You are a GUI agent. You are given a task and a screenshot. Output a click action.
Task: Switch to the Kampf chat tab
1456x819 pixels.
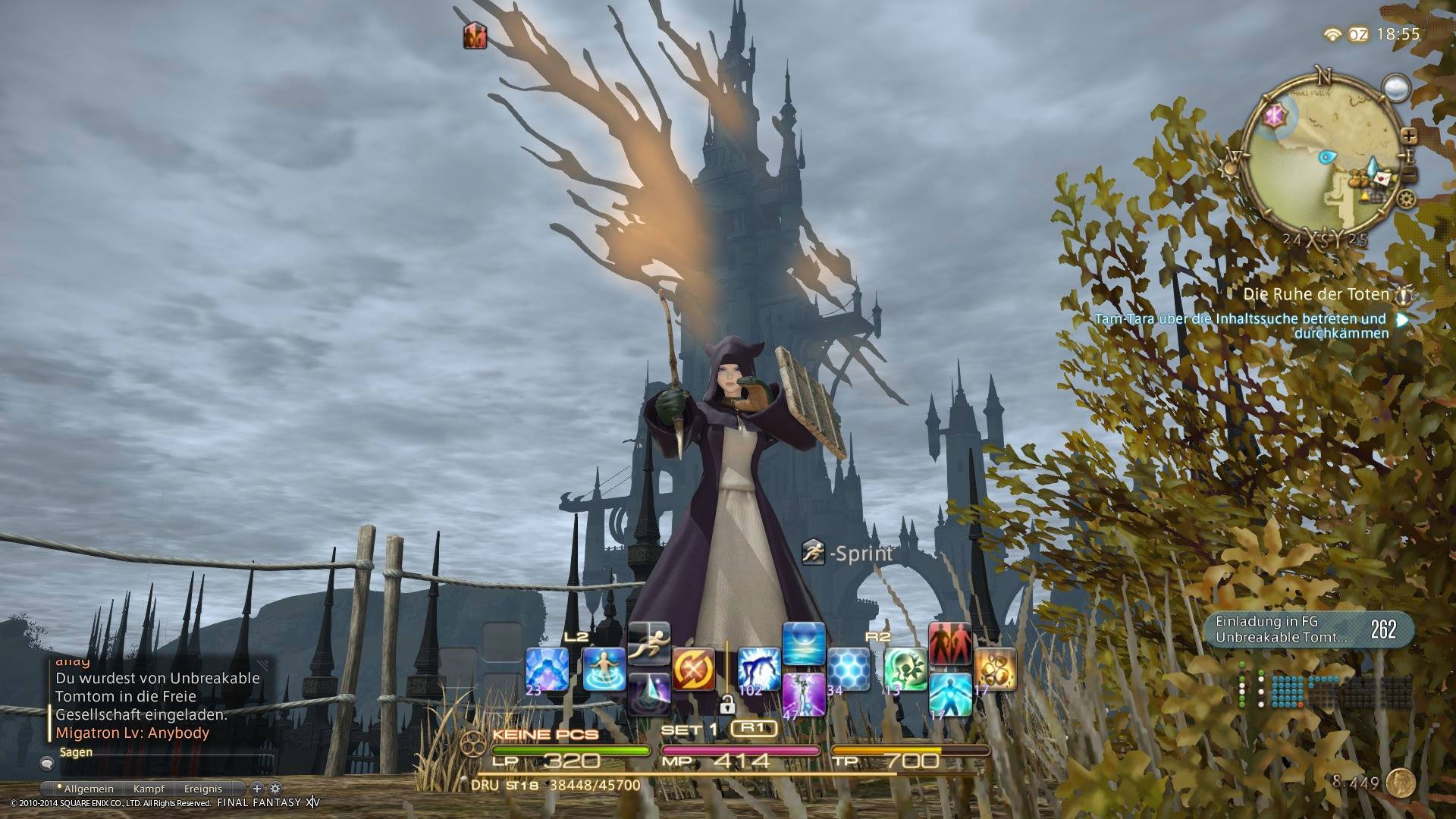[149, 789]
